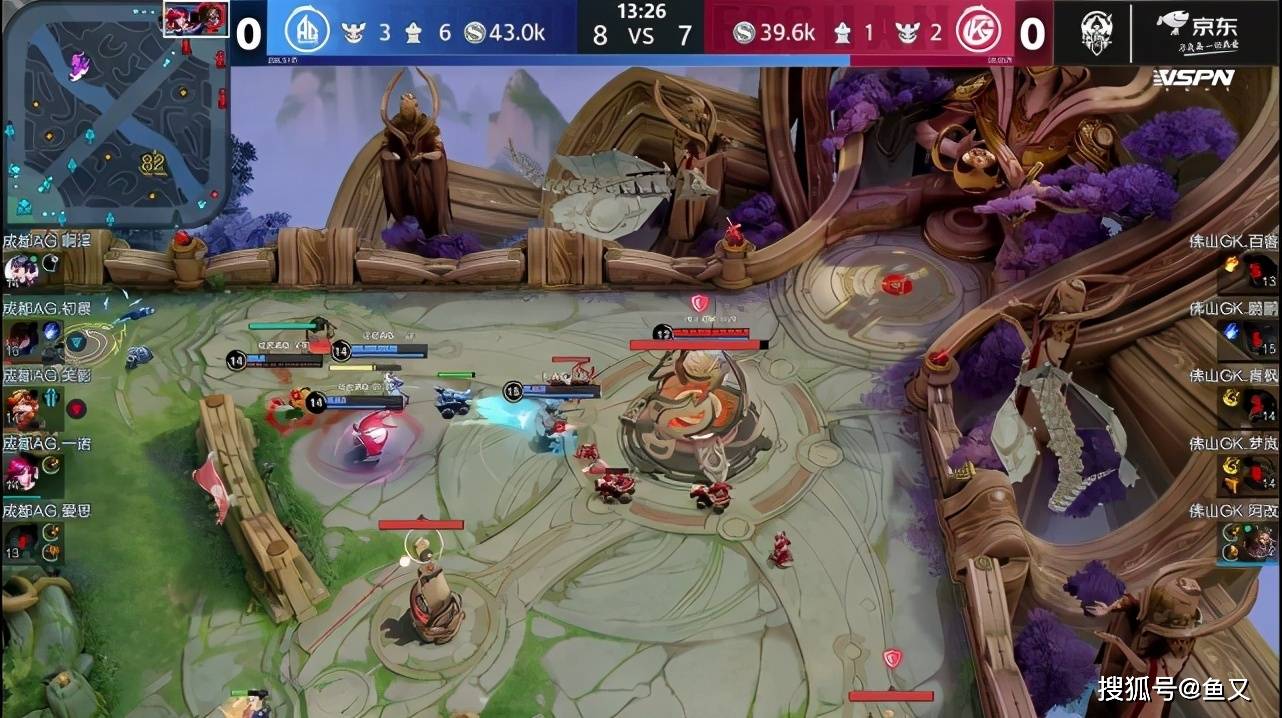Select the topmost 成都AG player portrait
Viewport: 1282px width, 718px height.
point(20,268)
